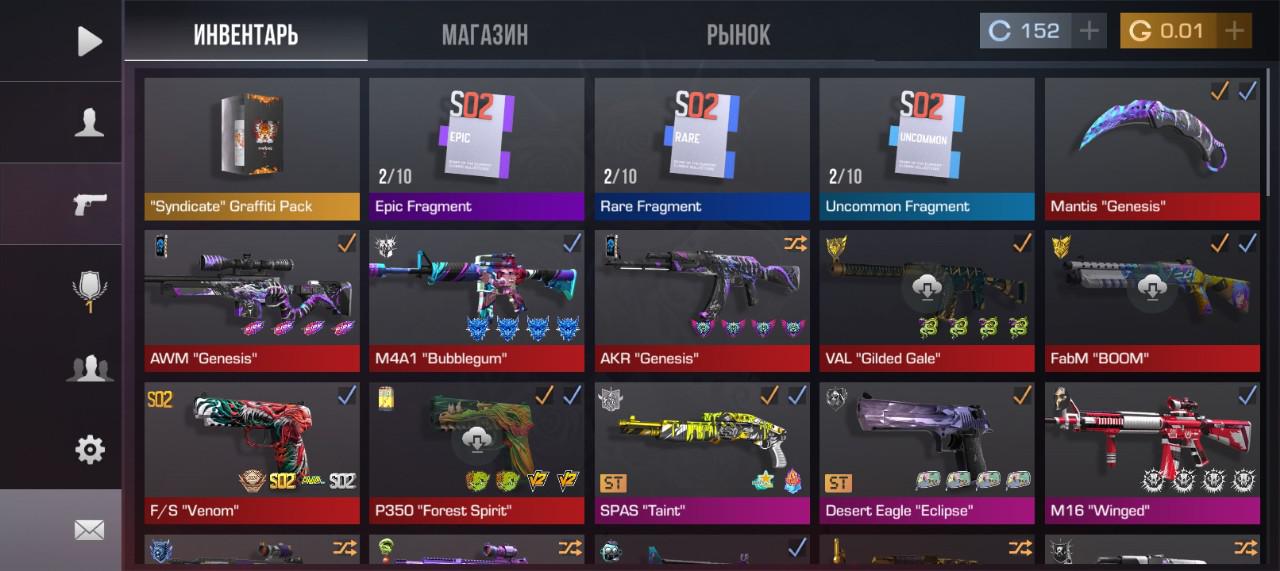Screen dimensions: 1280x571
Task: Open the gear settings icon
Action: (89, 450)
